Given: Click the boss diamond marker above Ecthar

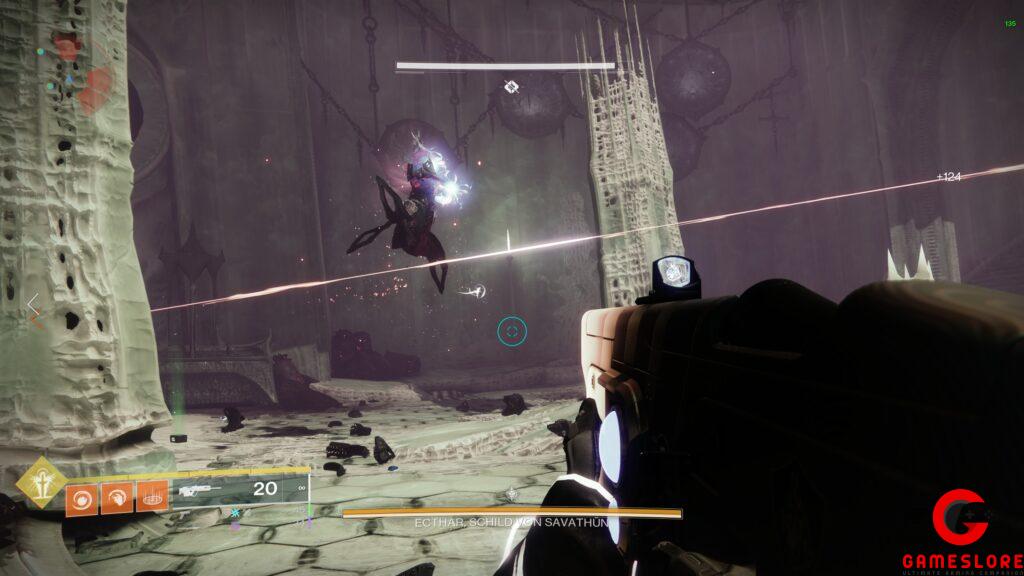Looking at the screenshot, I should coord(510,87).
